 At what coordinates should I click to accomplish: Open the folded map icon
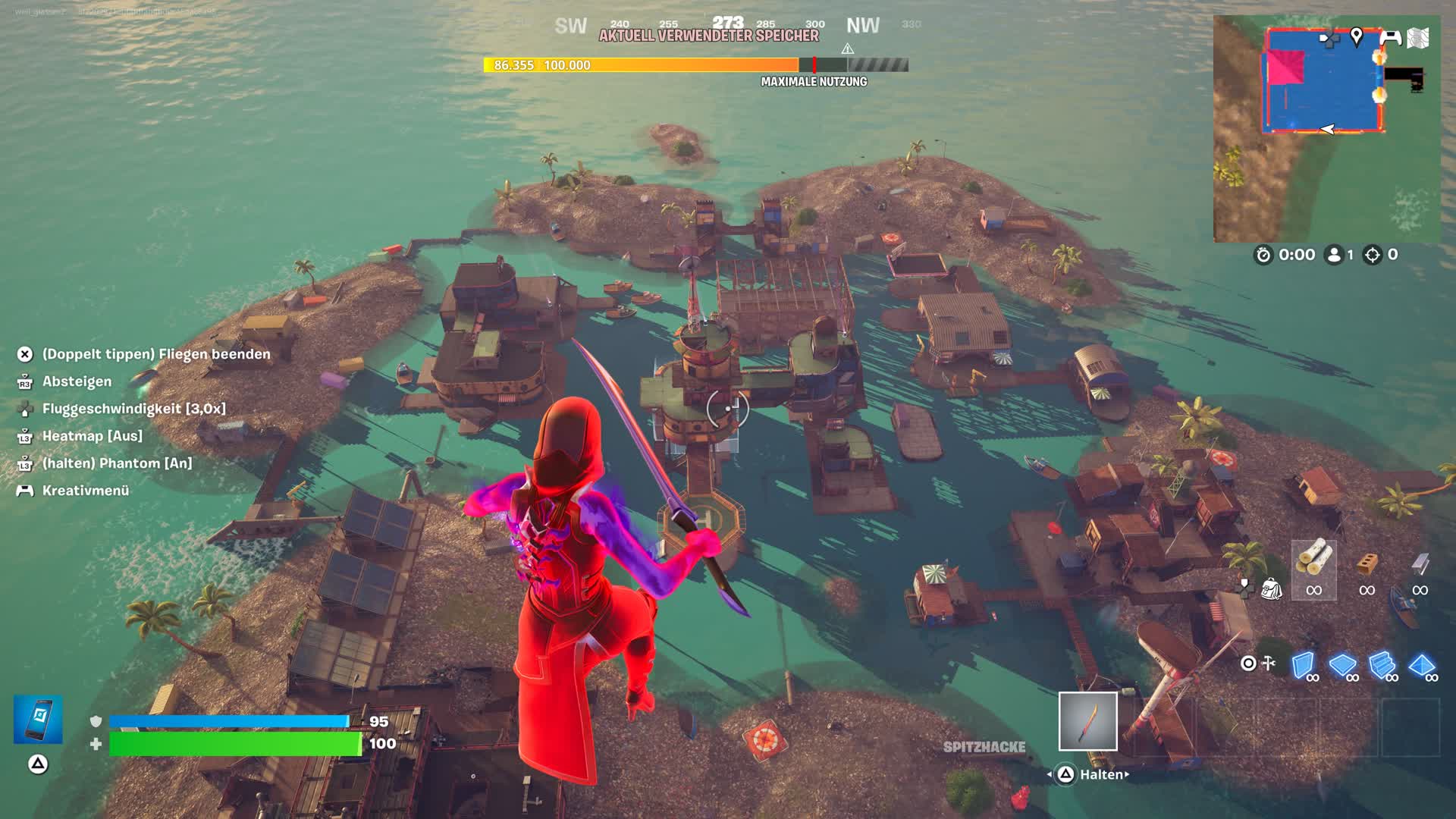coord(1418,38)
